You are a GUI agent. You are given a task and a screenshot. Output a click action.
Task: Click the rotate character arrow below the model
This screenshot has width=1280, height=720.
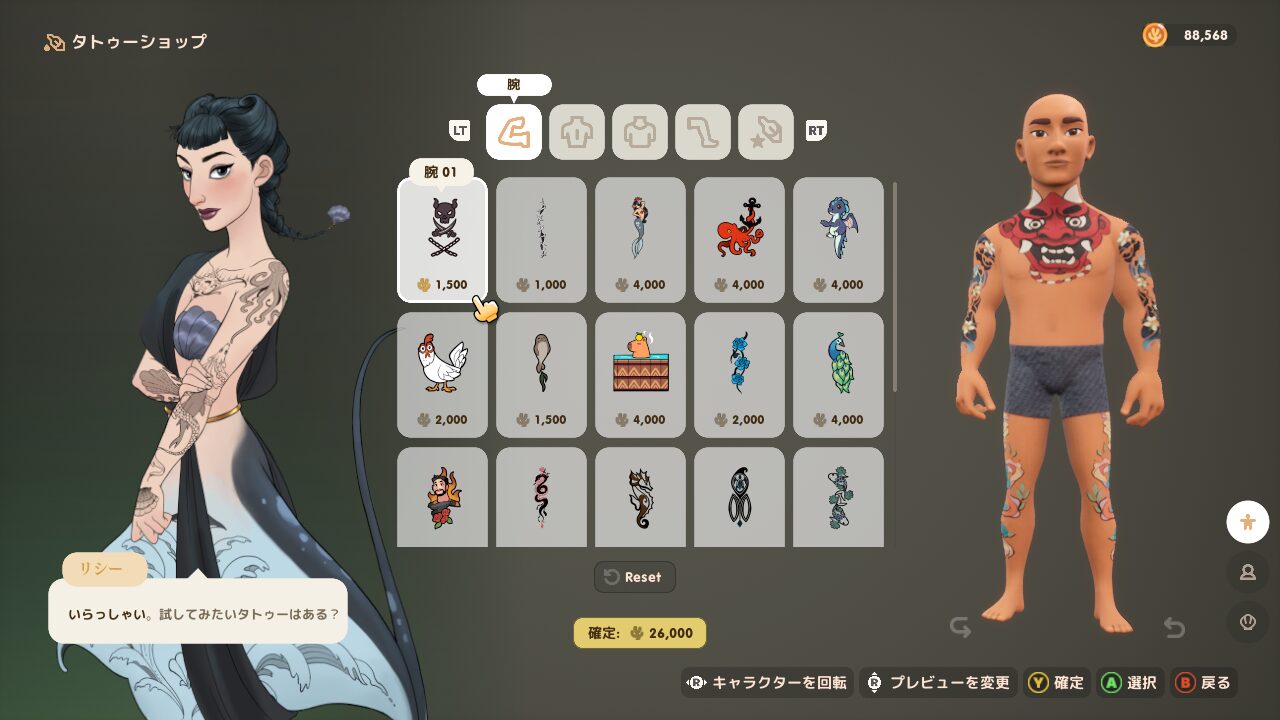pos(962,627)
